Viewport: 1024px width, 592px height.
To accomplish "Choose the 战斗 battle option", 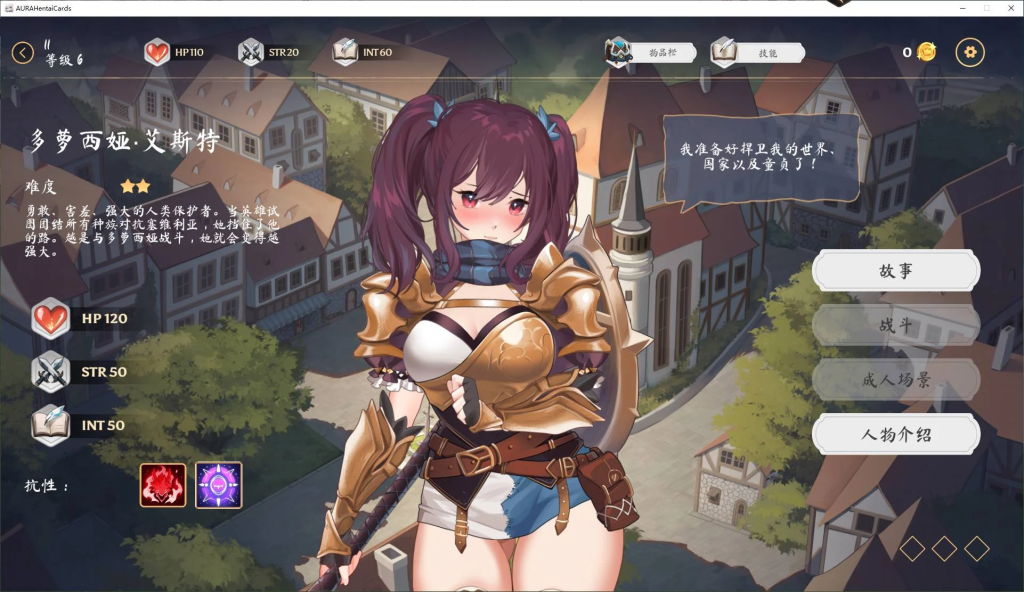I will point(895,325).
